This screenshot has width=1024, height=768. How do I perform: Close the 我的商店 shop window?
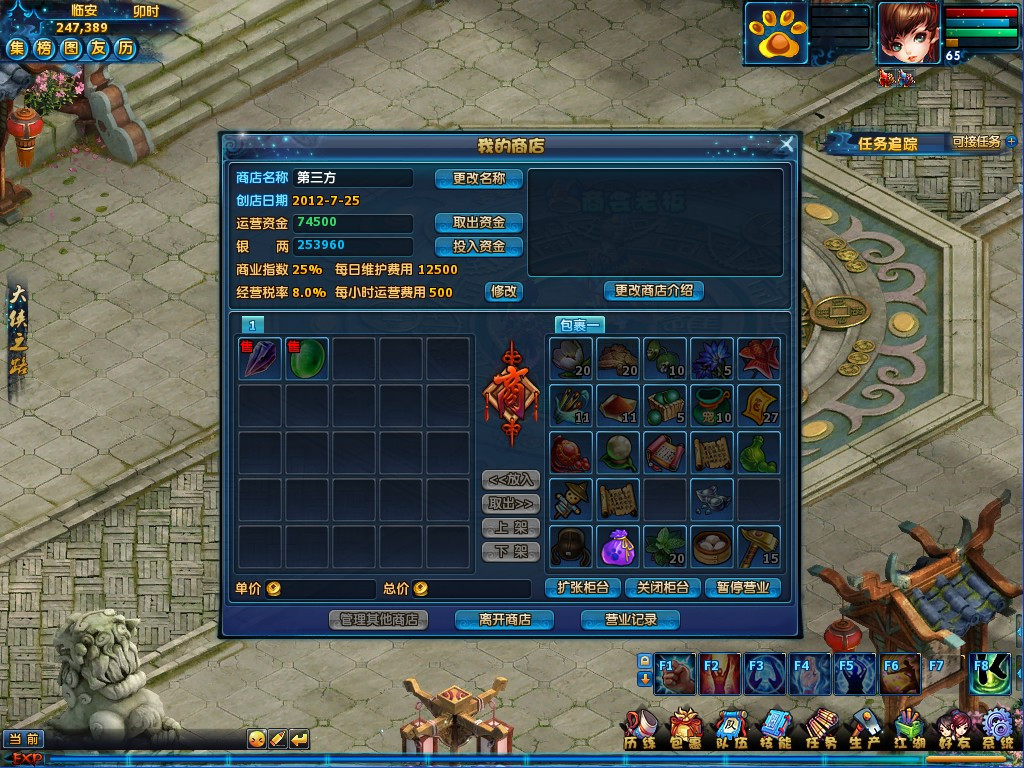[x=786, y=145]
